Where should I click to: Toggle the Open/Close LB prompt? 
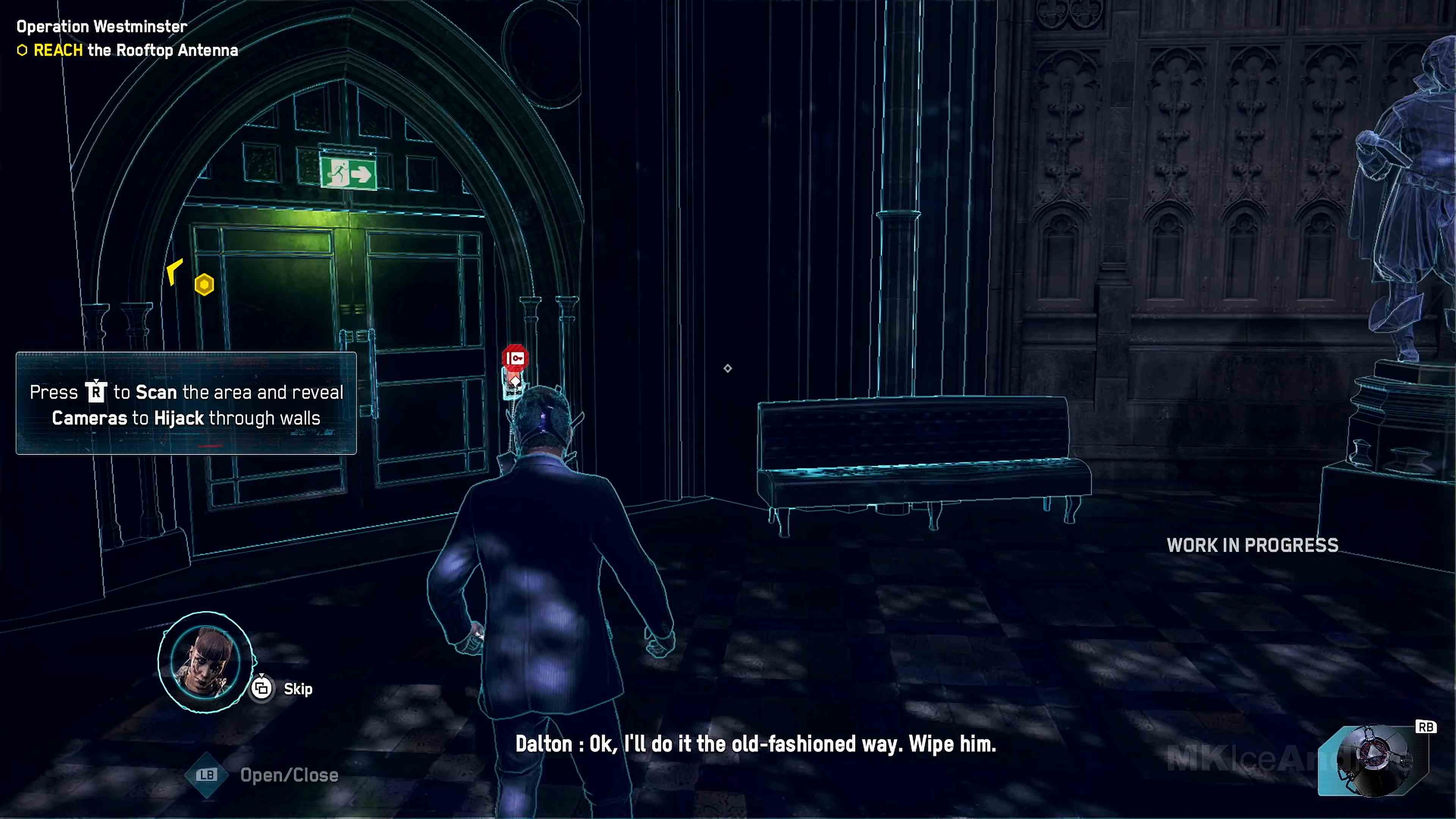[x=207, y=775]
